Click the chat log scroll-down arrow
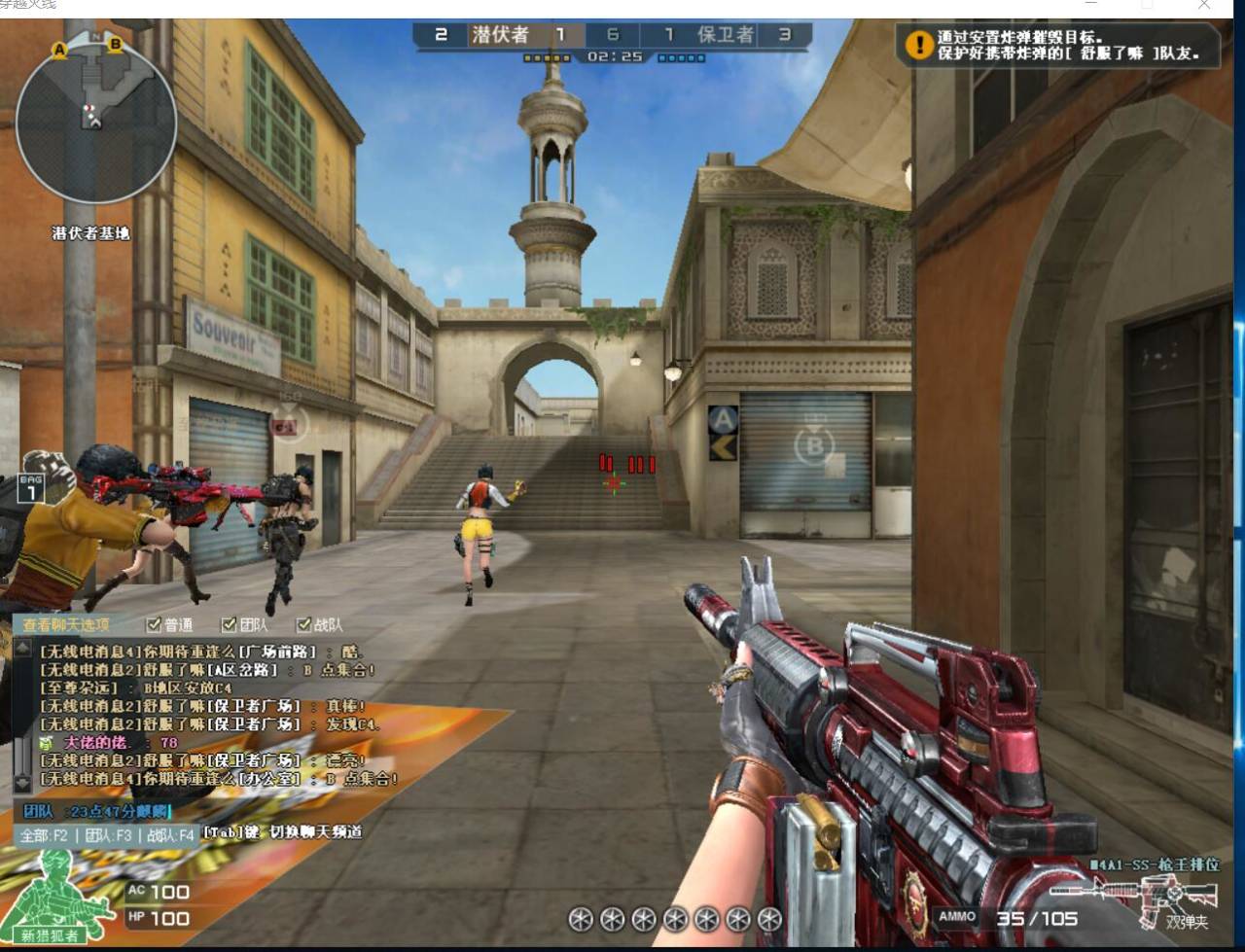Viewport: 1245px width, 952px height. click(x=22, y=783)
